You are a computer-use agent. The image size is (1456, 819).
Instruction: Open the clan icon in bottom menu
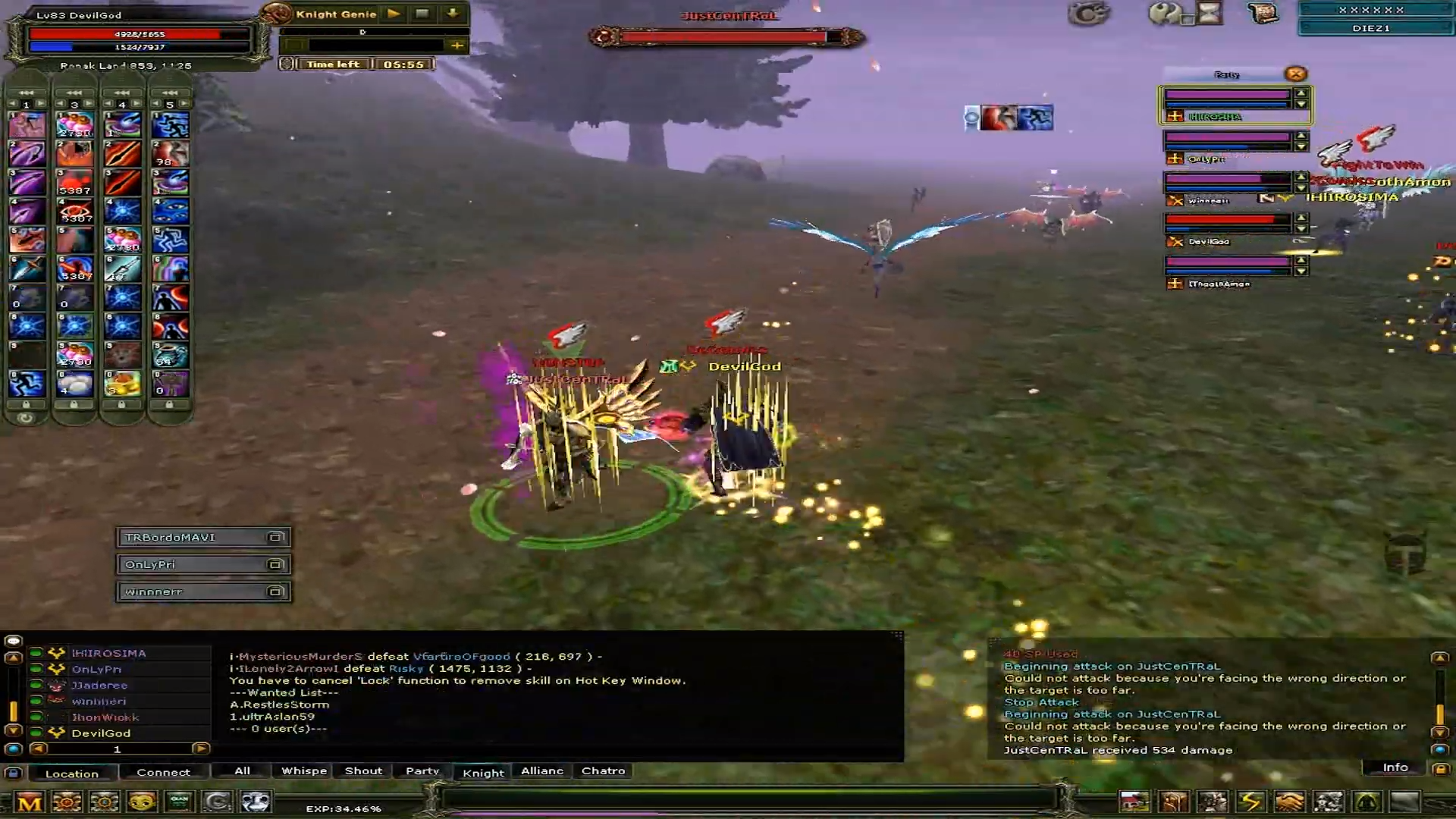pyautogui.click(x=180, y=802)
